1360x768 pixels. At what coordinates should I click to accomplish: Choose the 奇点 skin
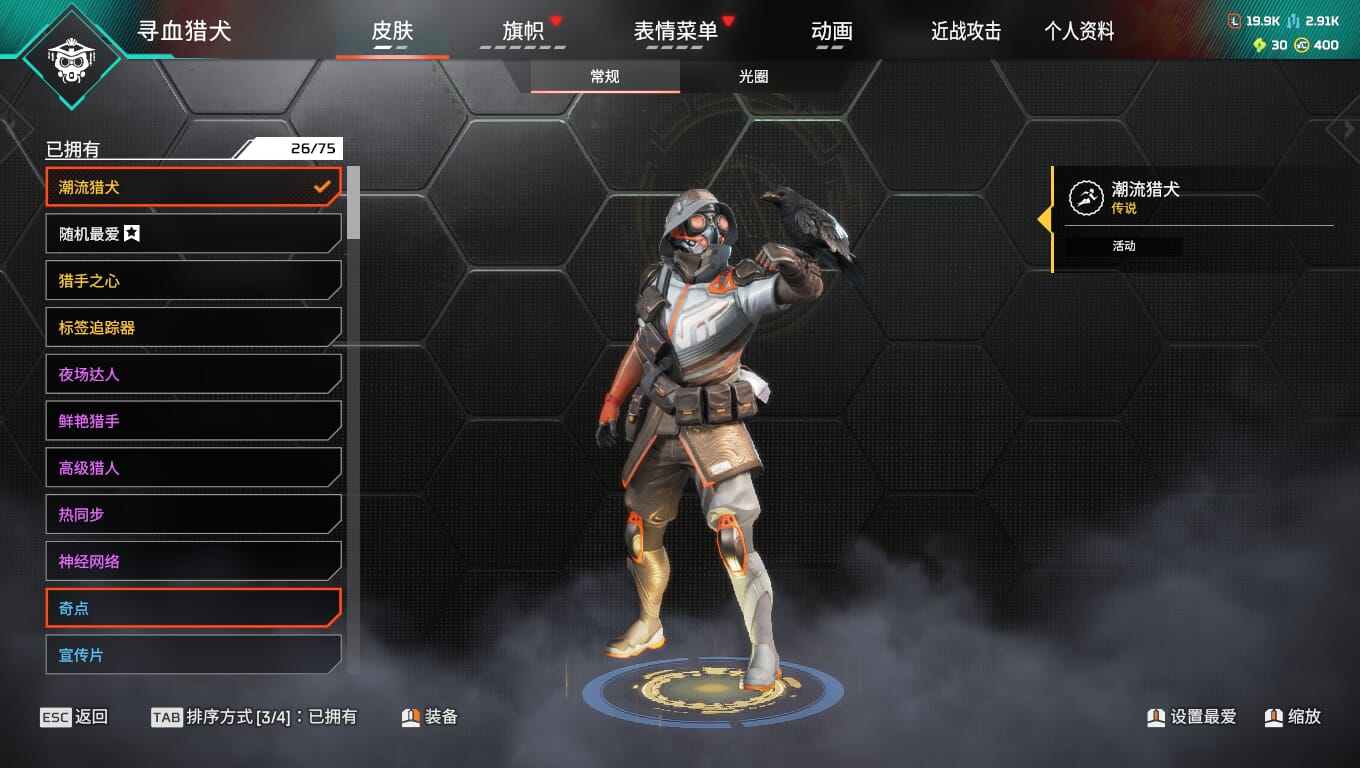click(x=193, y=608)
